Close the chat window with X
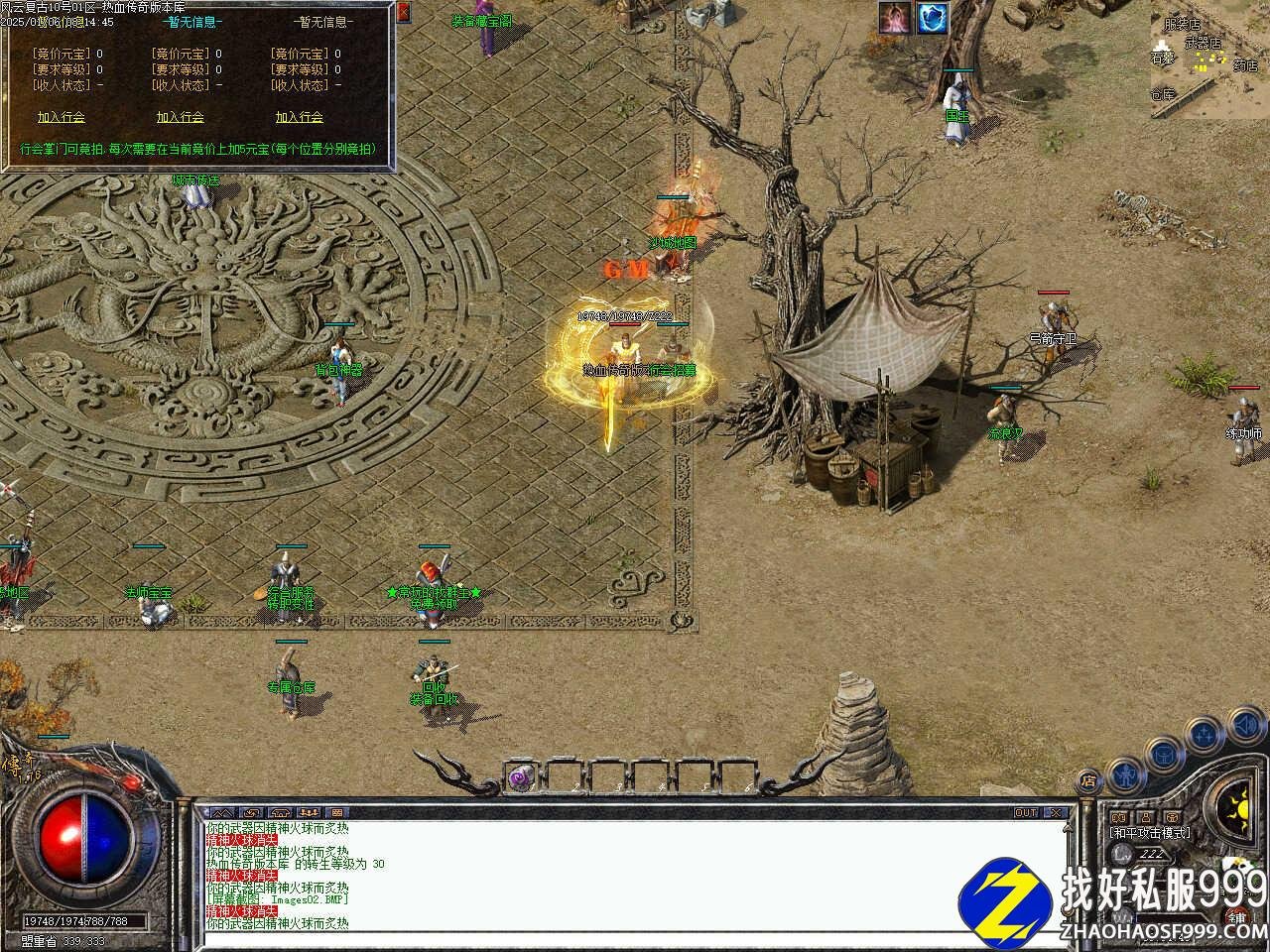The image size is (1270, 952). (1056, 812)
